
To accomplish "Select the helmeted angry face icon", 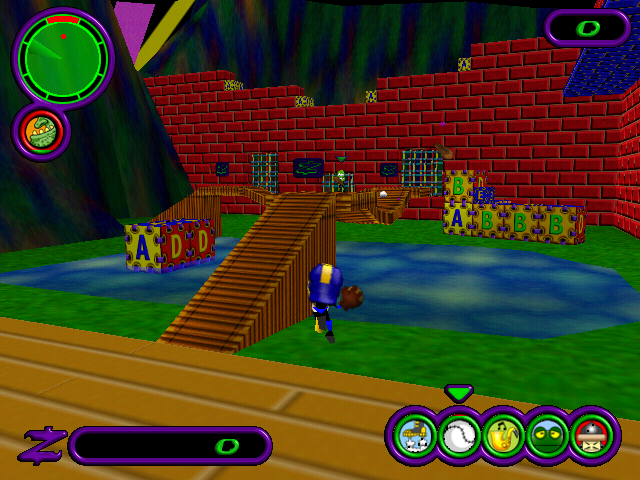I will coord(593,437).
